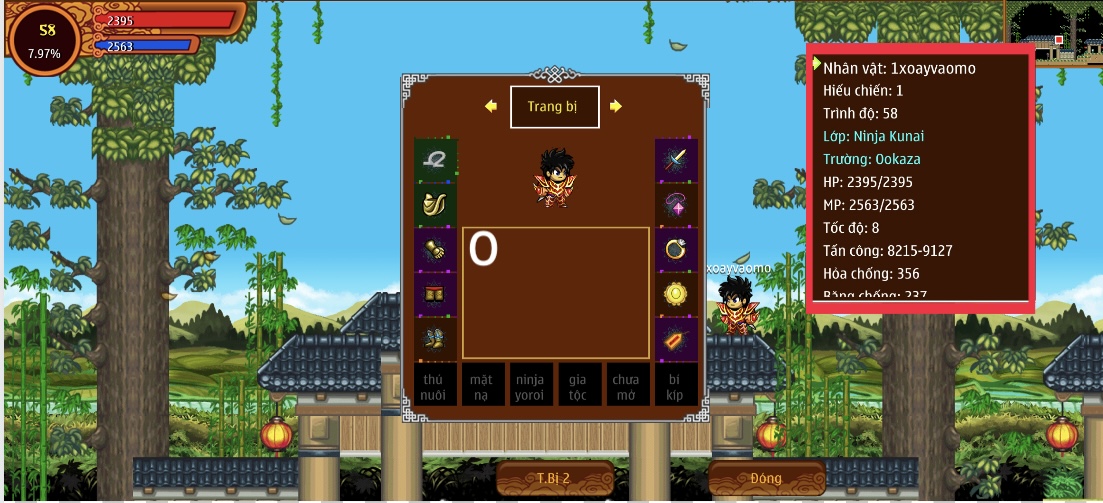
Task: Select the boots equipment slot
Action: click(435, 339)
